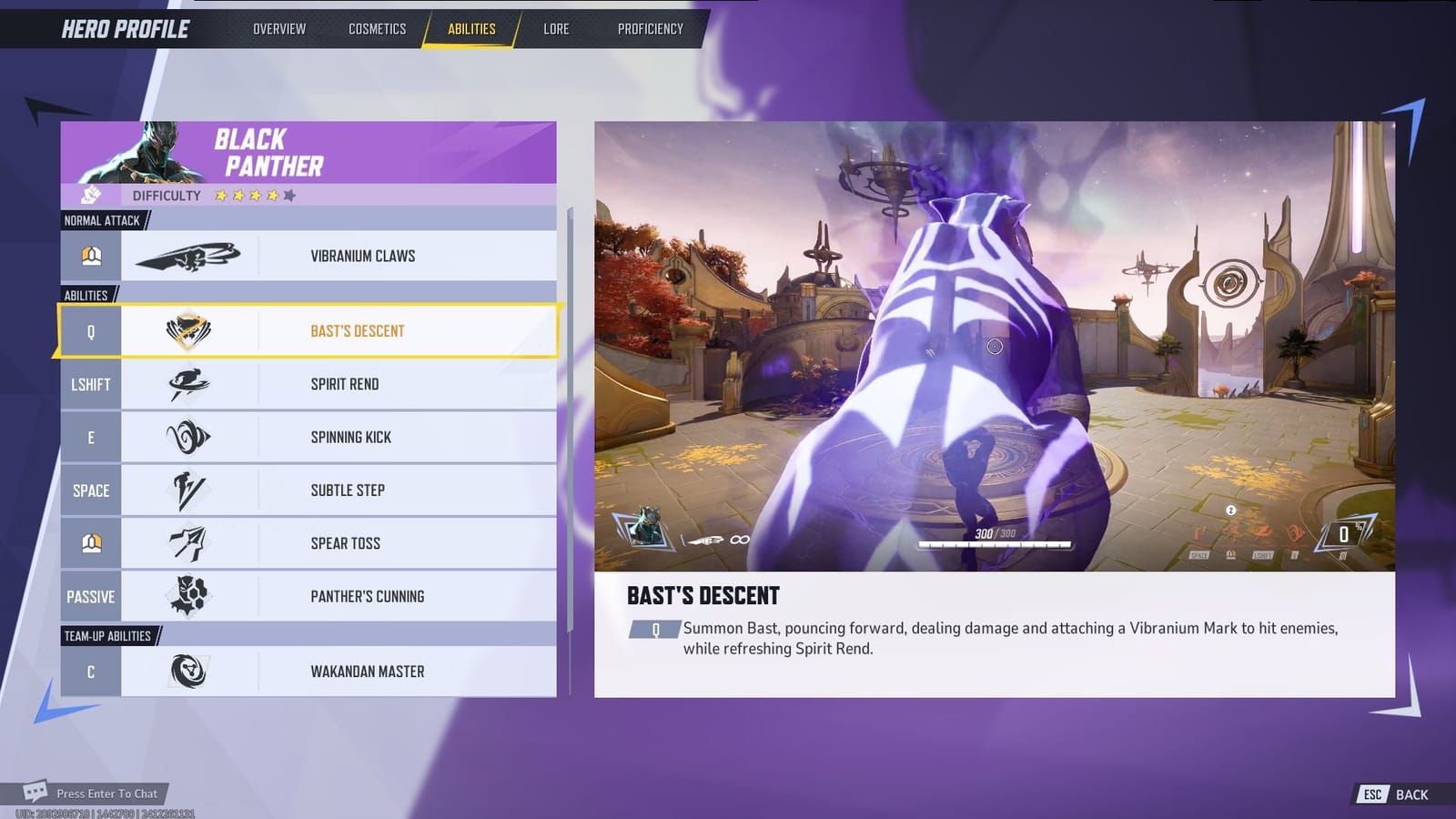This screenshot has width=1456, height=819.
Task: Switch to the Cosmetics tab
Action: pos(376,28)
